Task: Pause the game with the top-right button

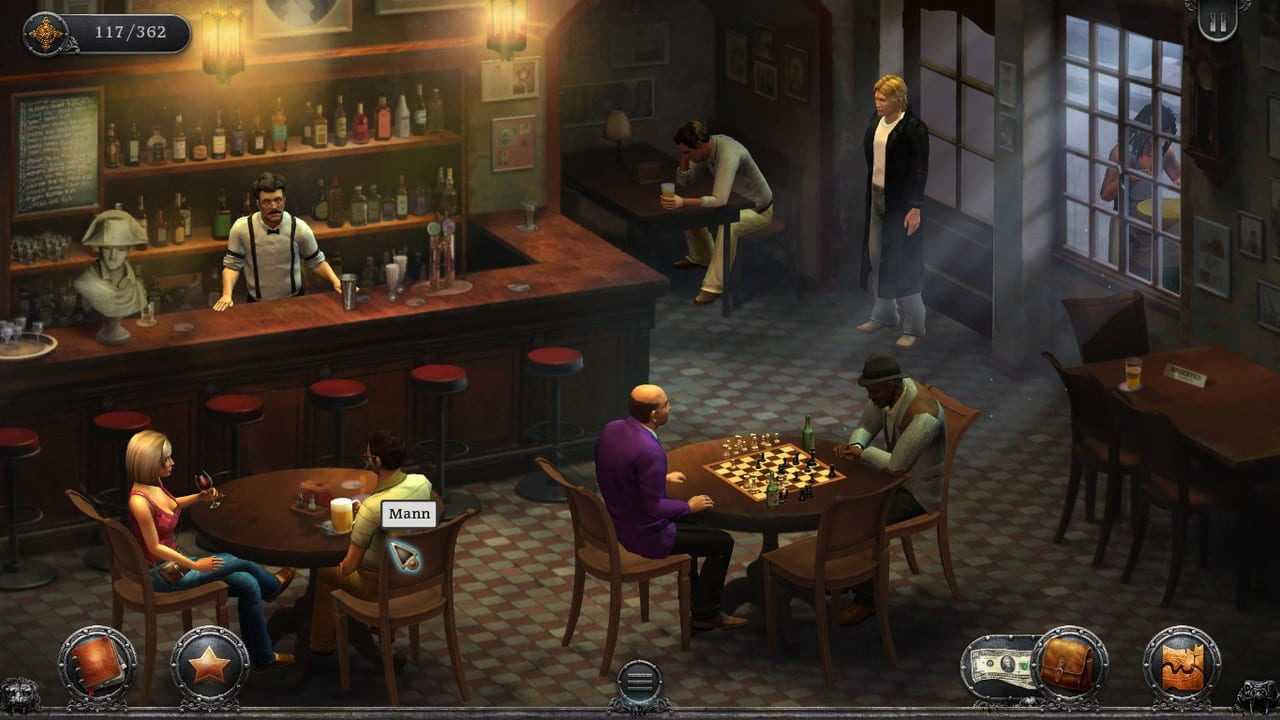Action: tap(1217, 19)
